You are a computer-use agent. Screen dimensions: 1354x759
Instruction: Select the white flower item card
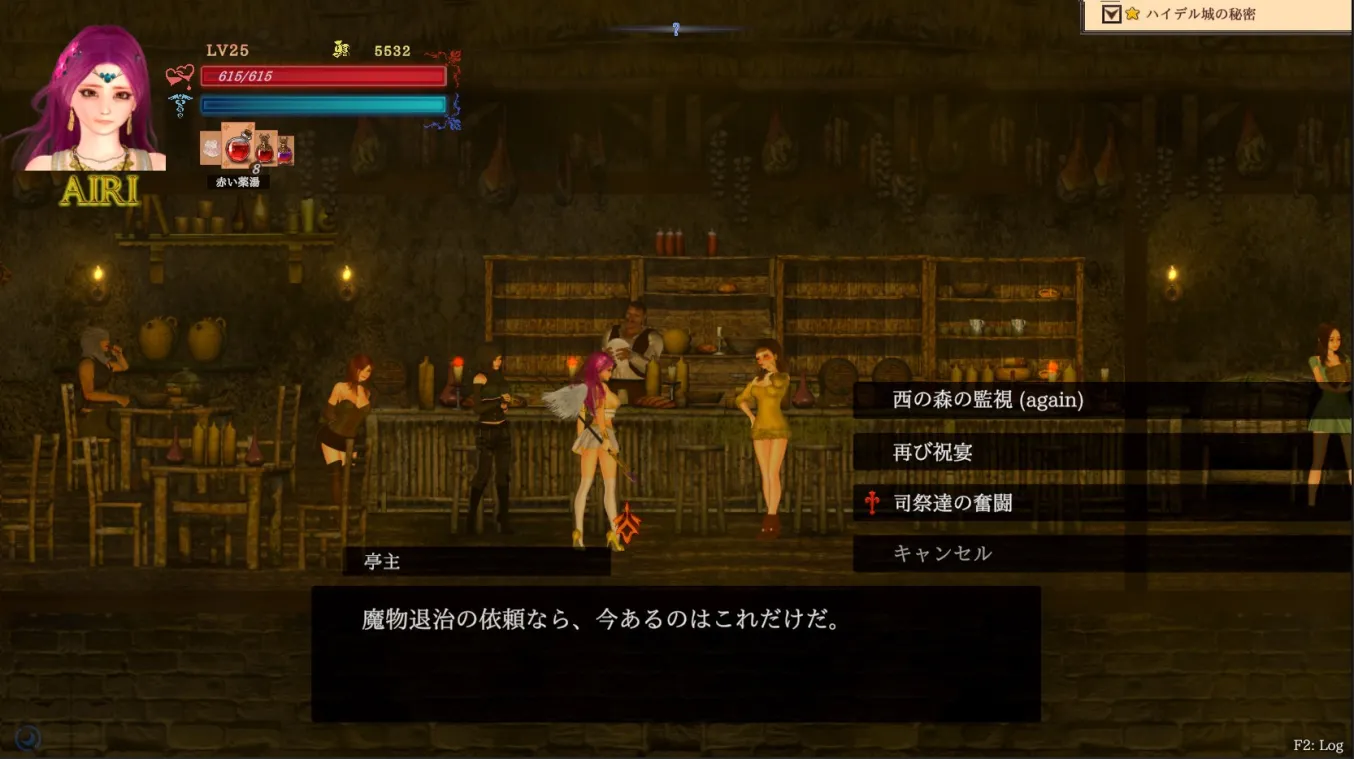[210, 148]
